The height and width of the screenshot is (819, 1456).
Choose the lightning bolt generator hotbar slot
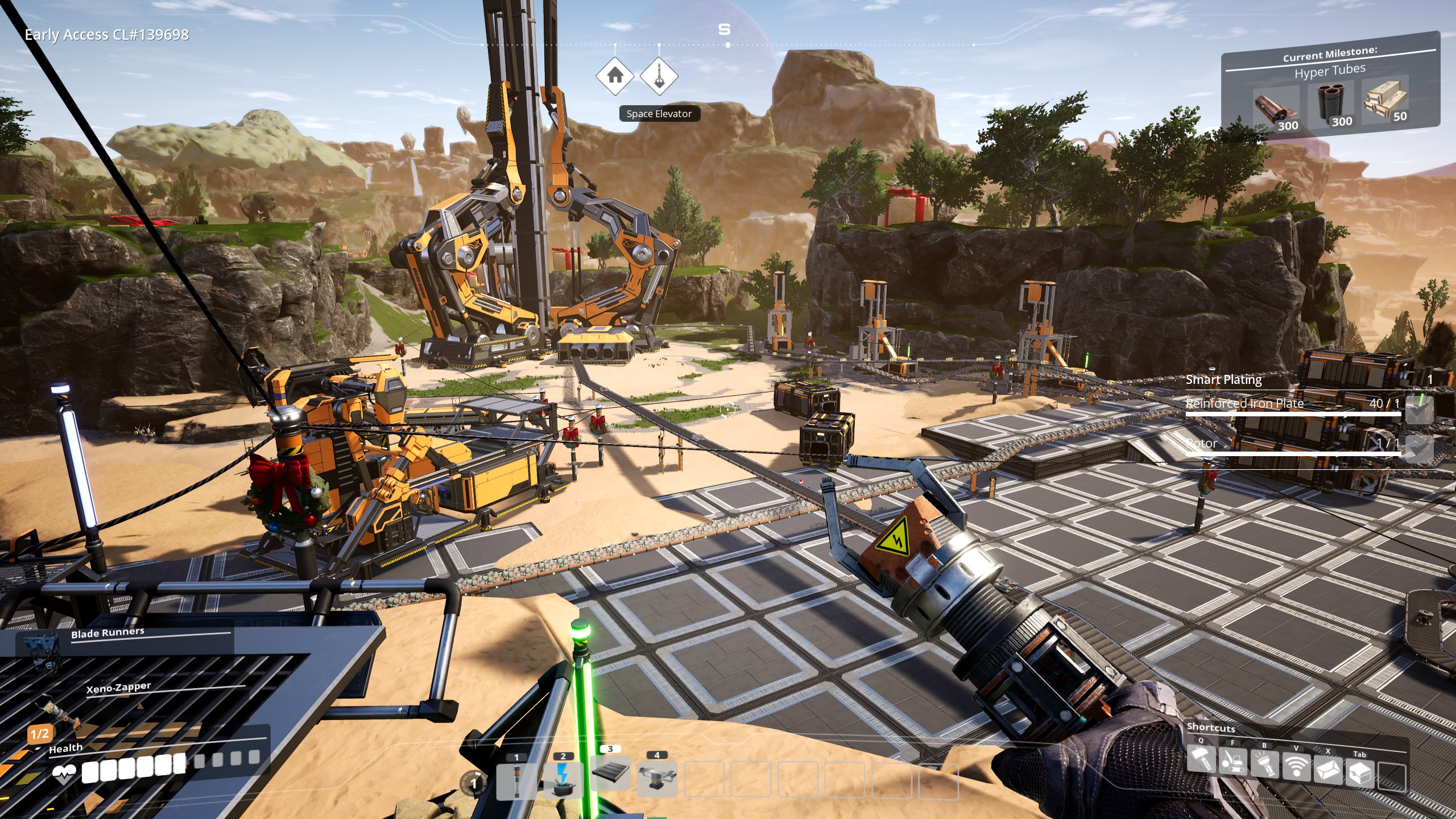(x=563, y=779)
